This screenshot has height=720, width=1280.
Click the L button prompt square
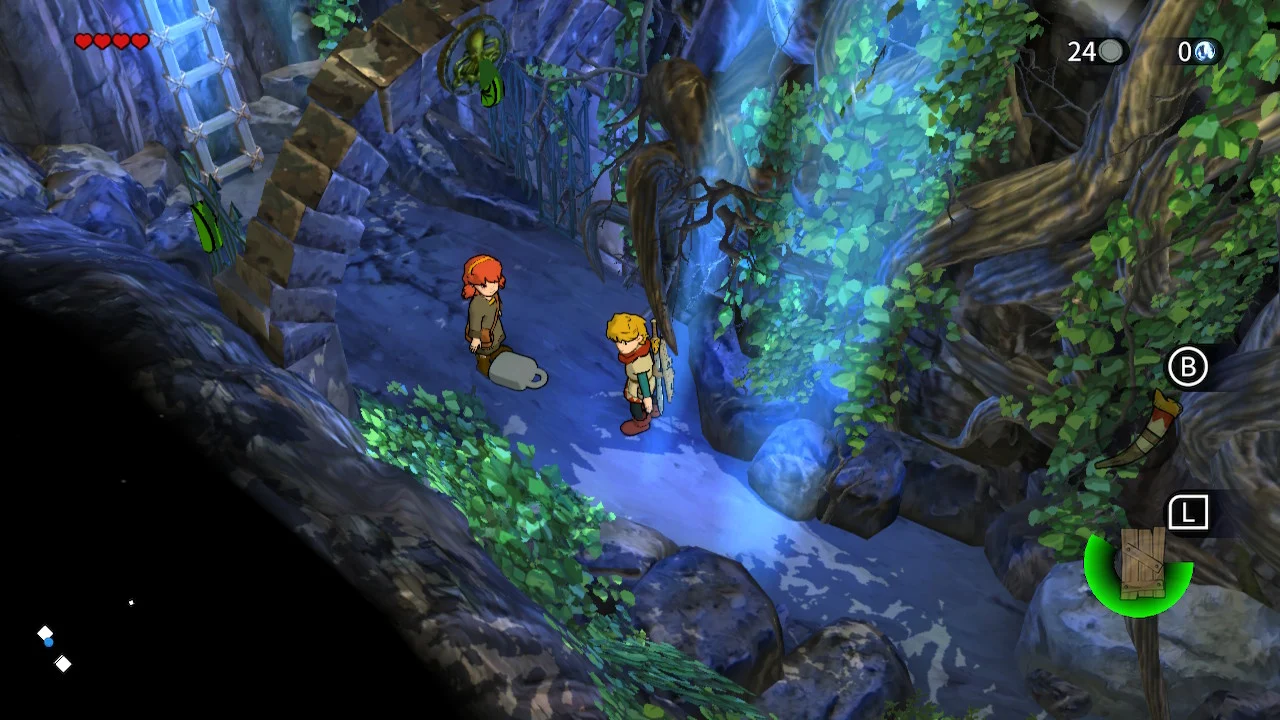click(x=1188, y=510)
